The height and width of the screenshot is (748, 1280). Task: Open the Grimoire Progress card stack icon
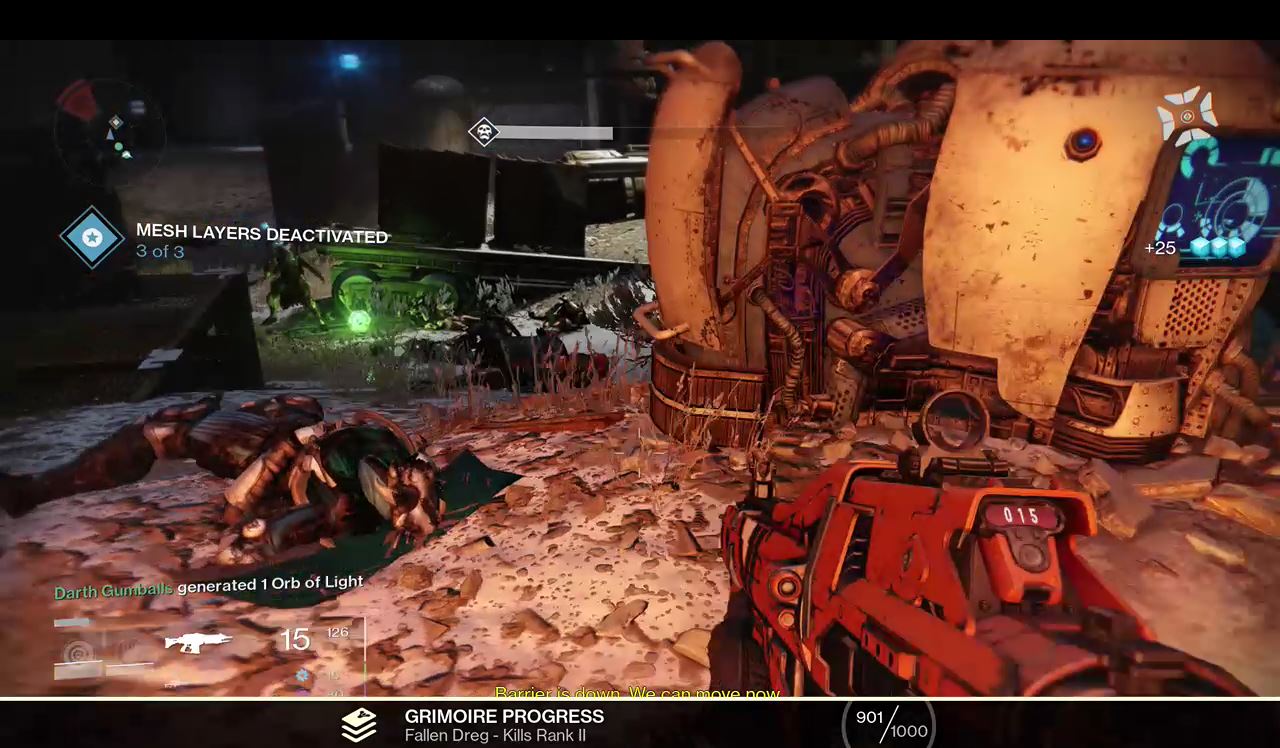[x=359, y=725]
